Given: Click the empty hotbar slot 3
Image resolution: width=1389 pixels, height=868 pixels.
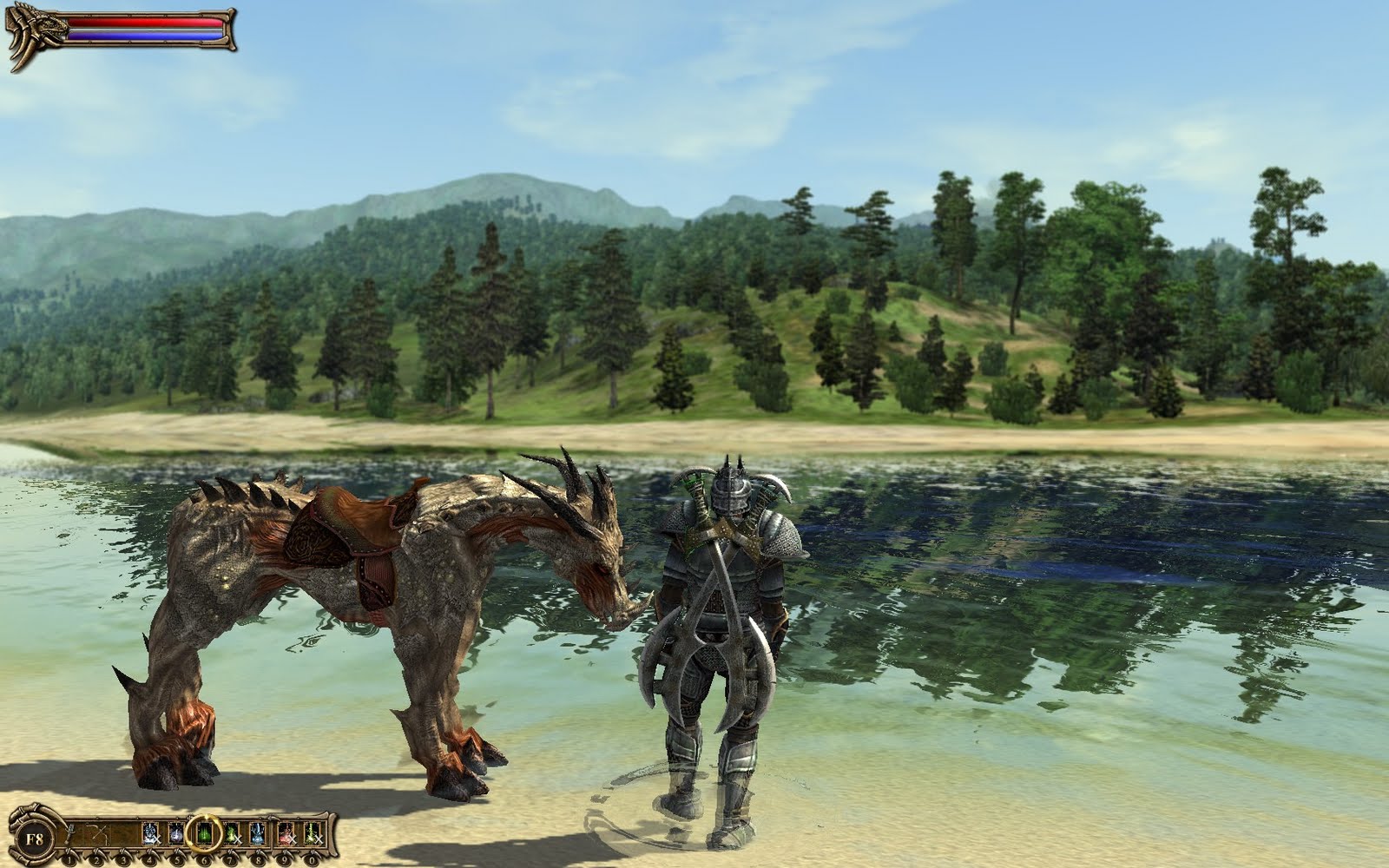Looking at the screenshot, I should tap(123, 833).
